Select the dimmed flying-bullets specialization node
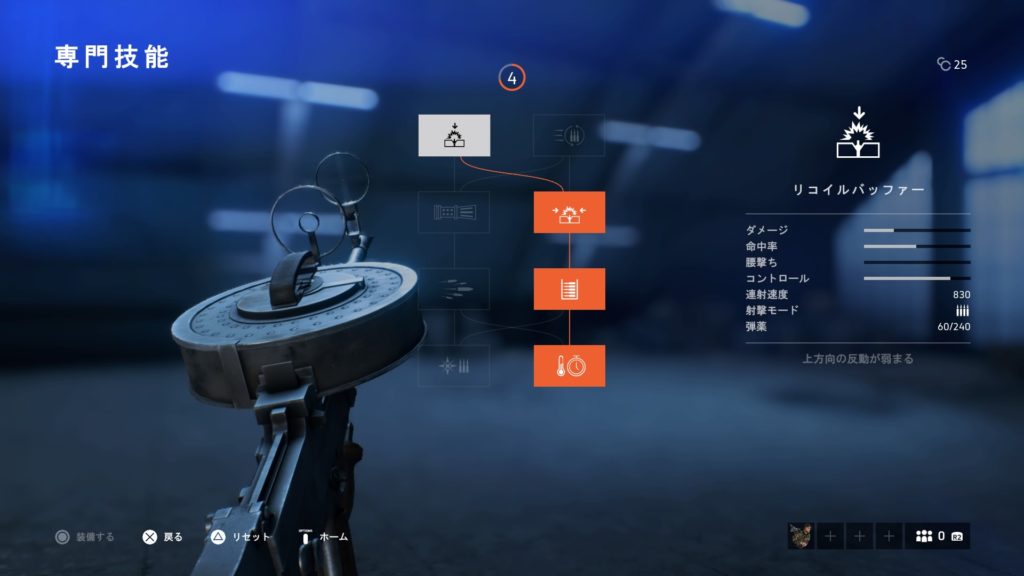The image size is (1024, 576). coord(454,289)
